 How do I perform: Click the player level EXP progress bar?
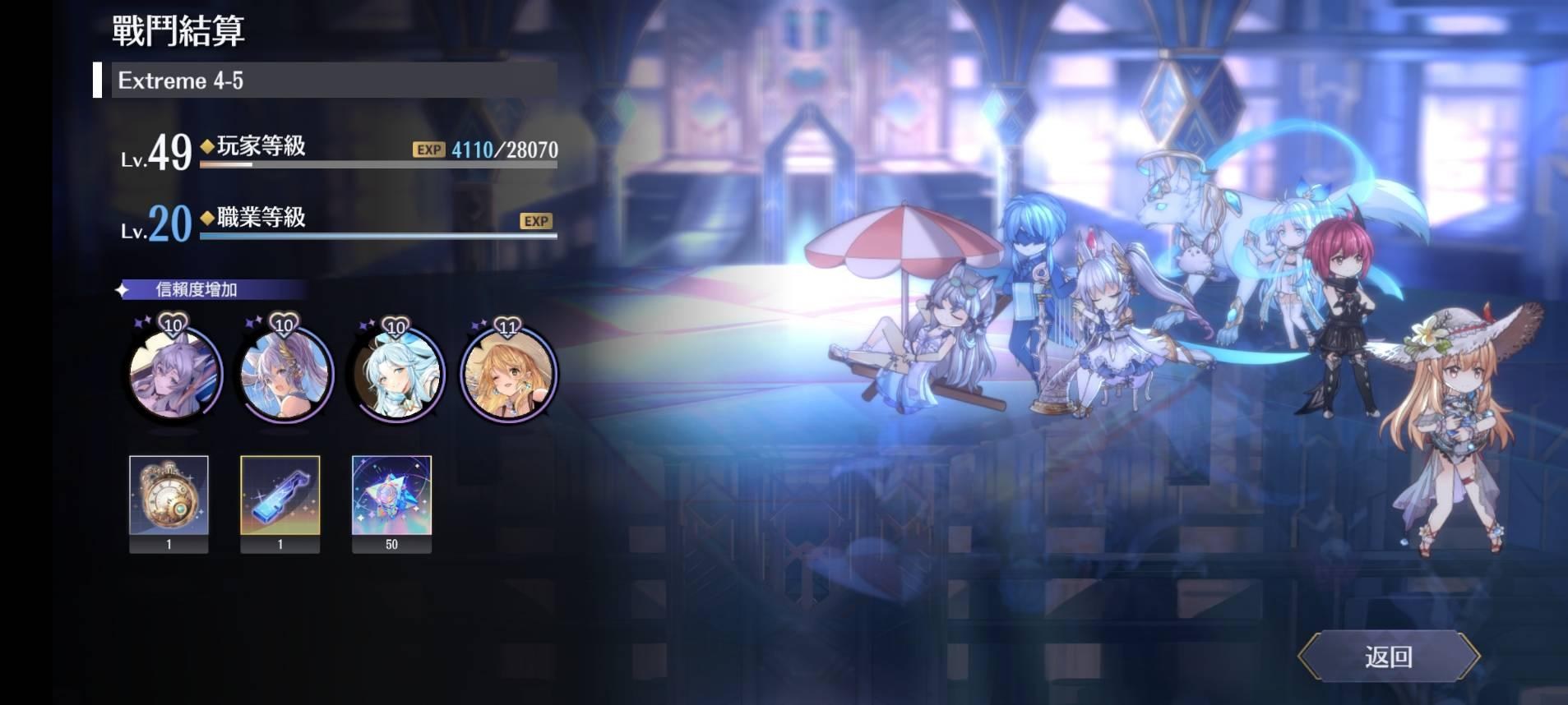coord(378,165)
